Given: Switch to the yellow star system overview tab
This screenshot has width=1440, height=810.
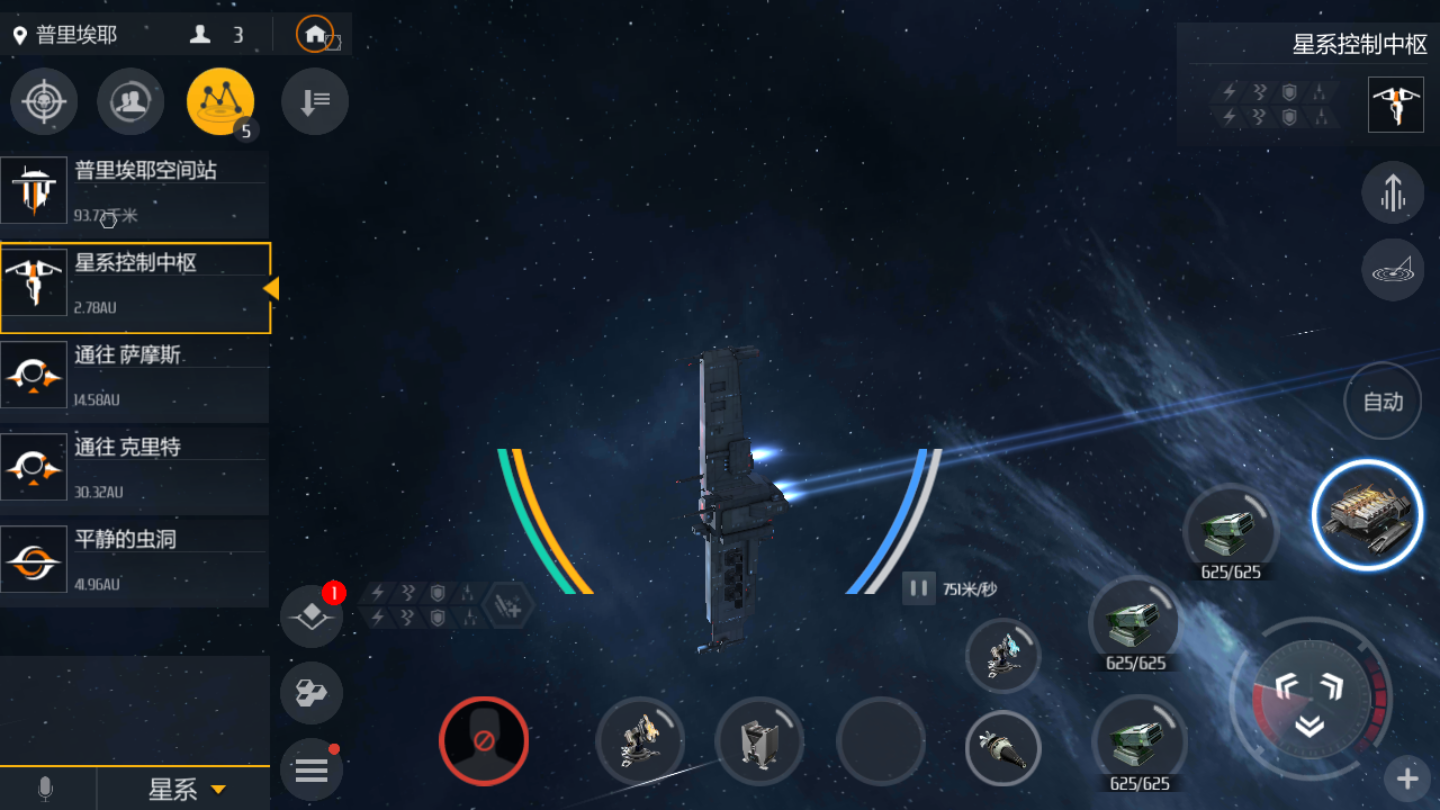Looking at the screenshot, I should coord(220,101).
